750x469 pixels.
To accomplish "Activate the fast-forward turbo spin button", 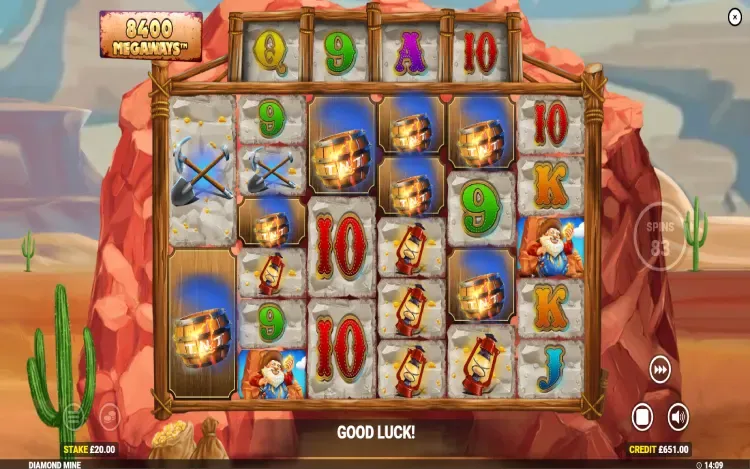I will [660, 367].
